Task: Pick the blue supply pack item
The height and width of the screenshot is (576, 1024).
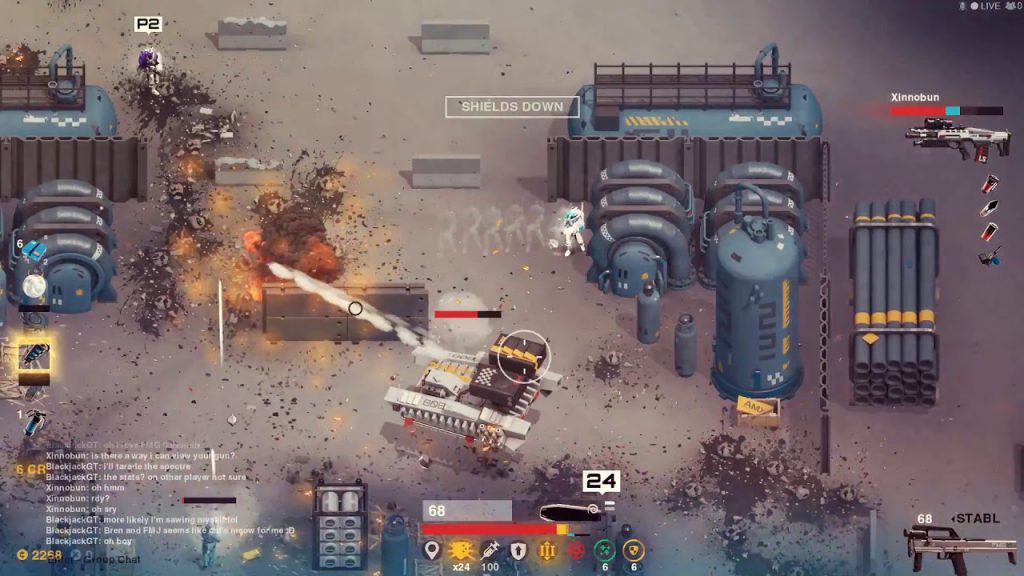Action: coord(34,250)
